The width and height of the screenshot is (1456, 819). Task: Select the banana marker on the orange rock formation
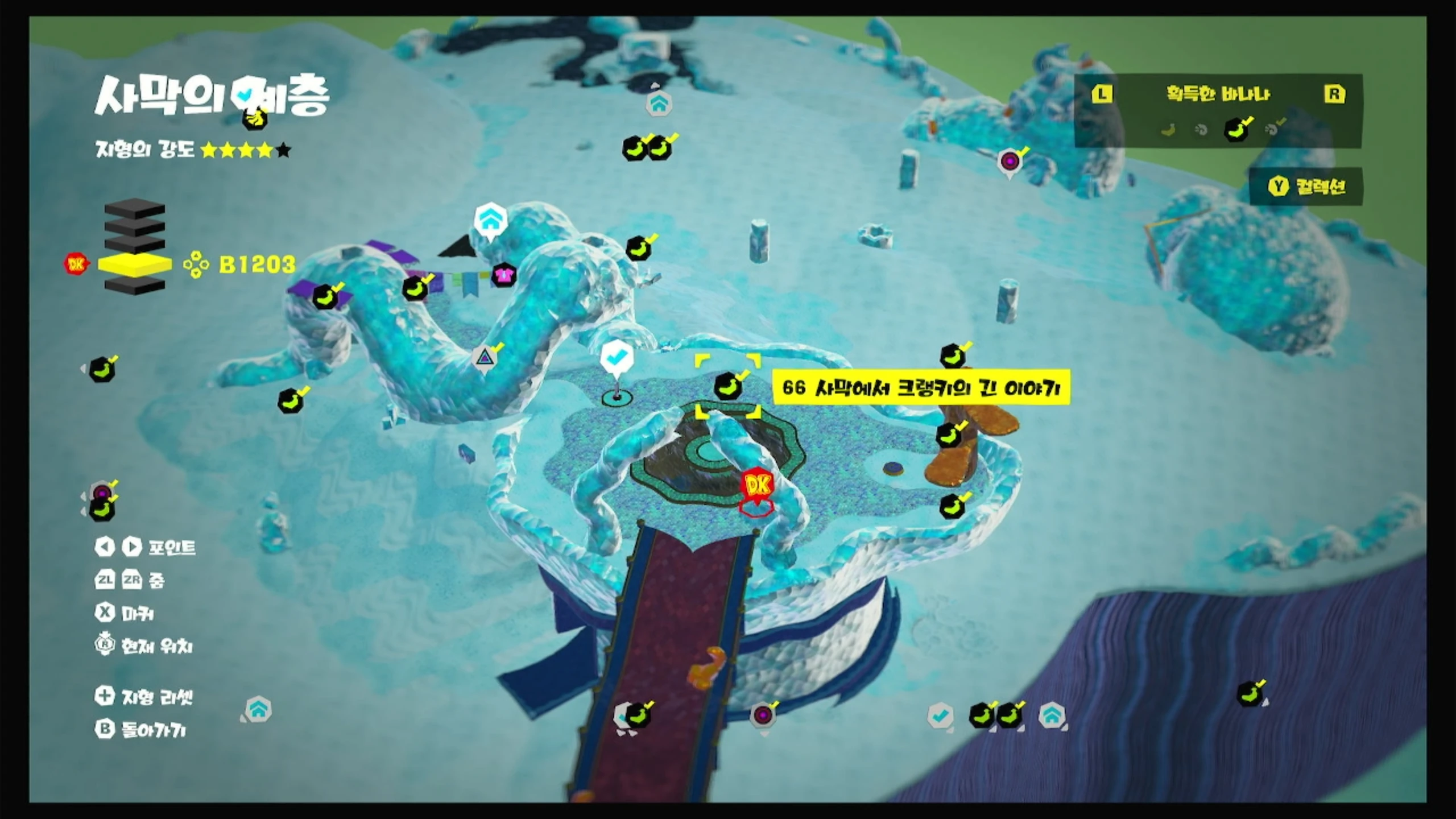(x=949, y=435)
